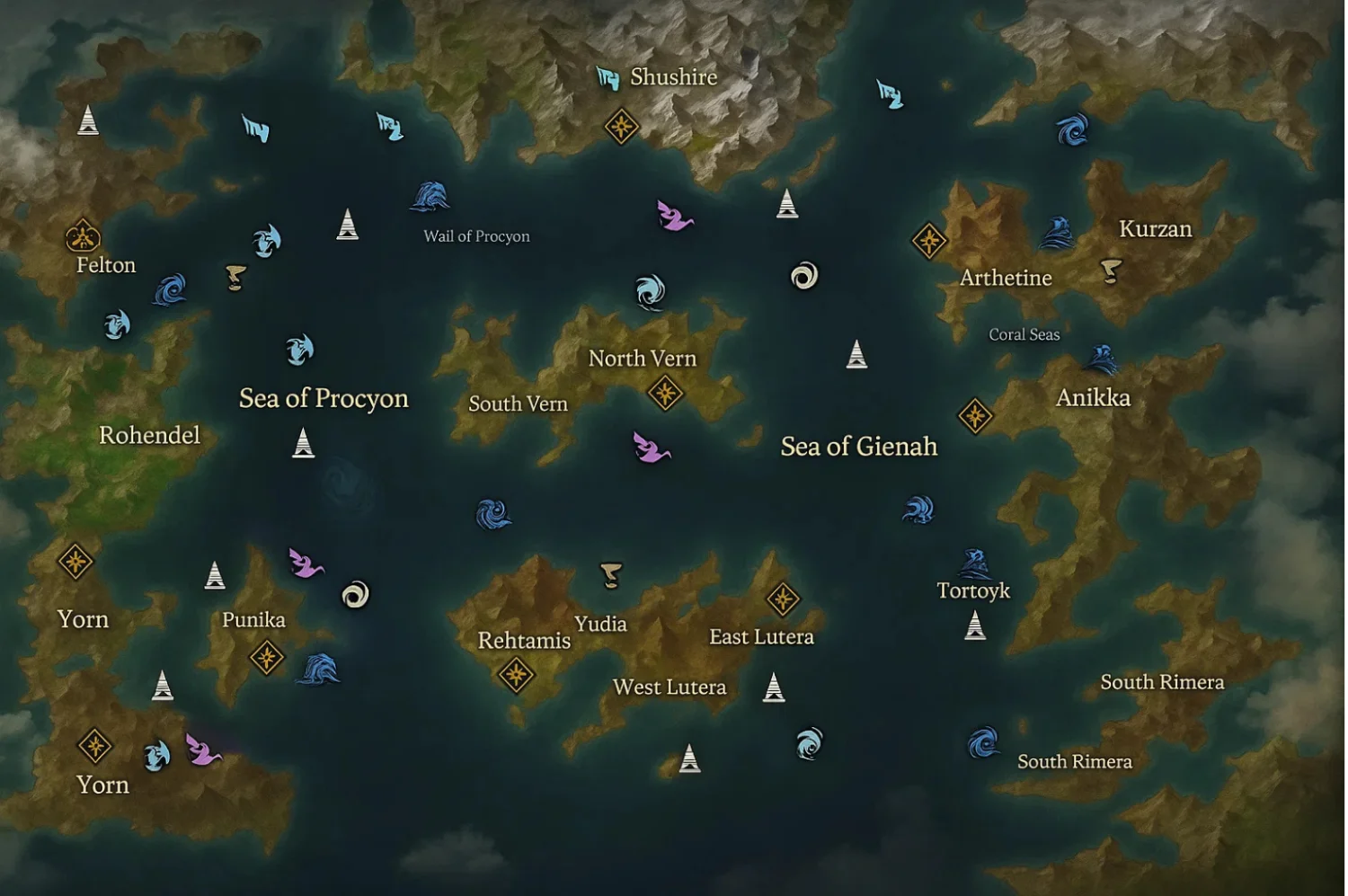
Task: Select the Anikka region label
Action: [1093, 398]
